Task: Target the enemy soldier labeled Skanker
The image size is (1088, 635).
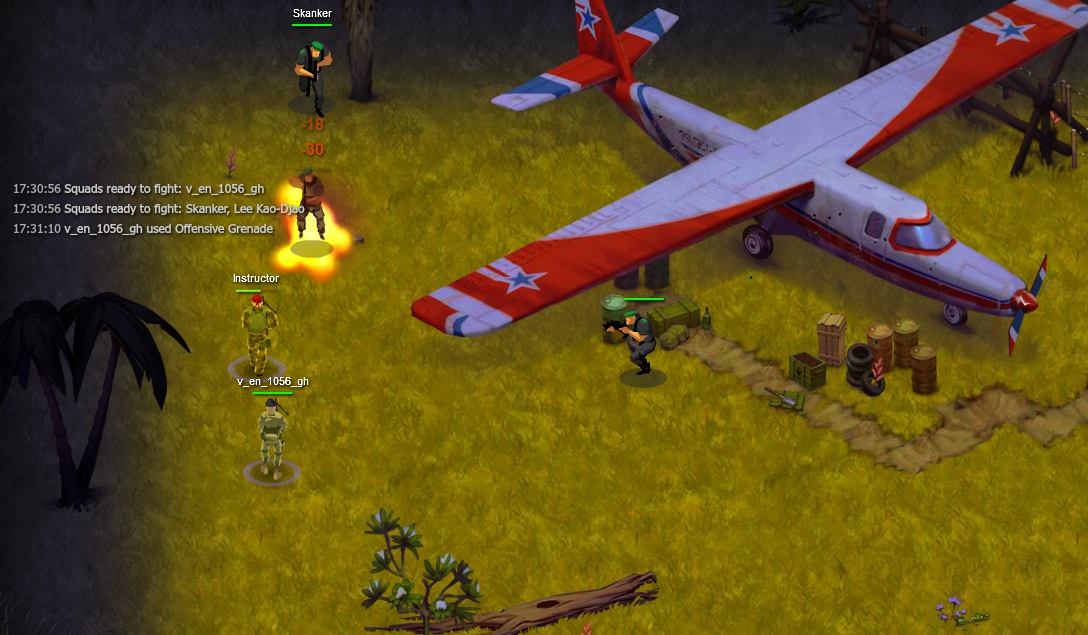Action: (312, 72)
